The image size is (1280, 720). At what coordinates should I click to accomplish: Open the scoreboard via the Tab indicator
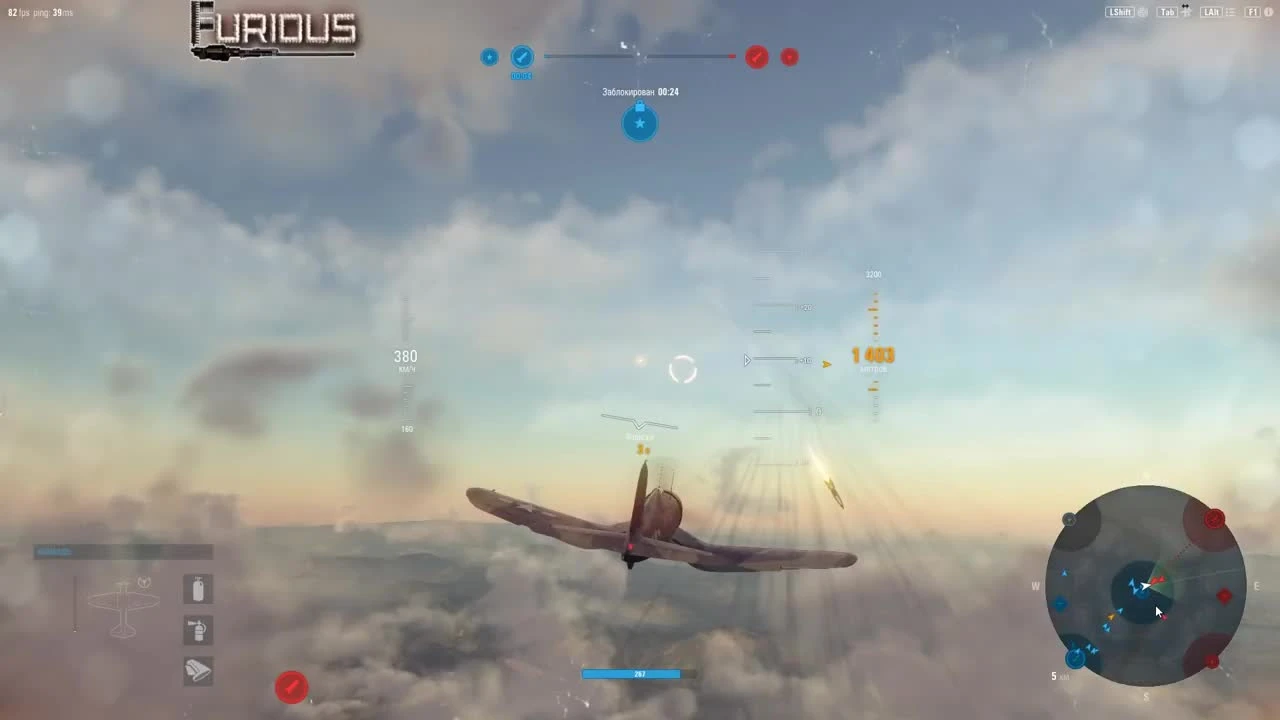(1166, 12)
